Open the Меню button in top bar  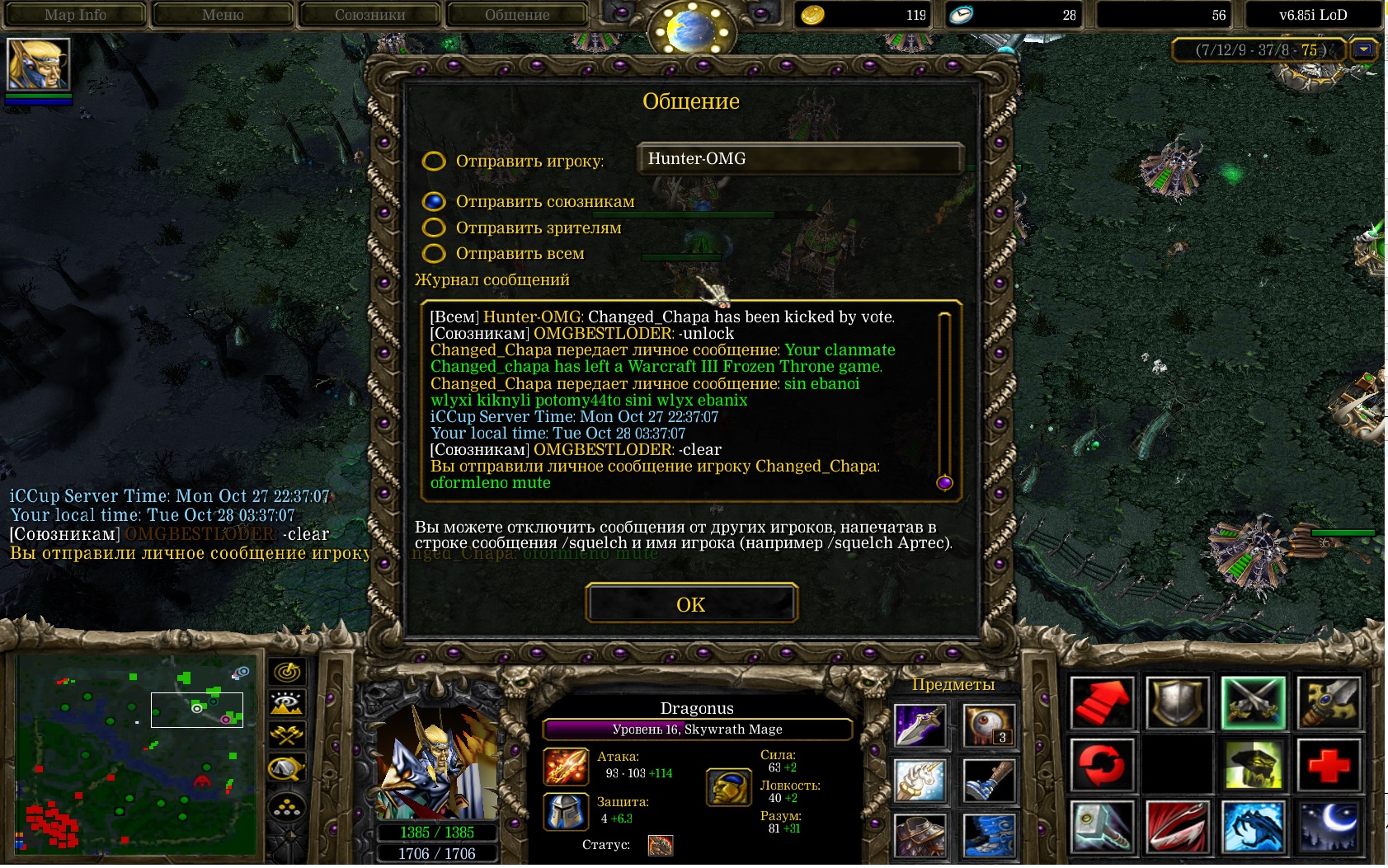[x=223, y=15]
